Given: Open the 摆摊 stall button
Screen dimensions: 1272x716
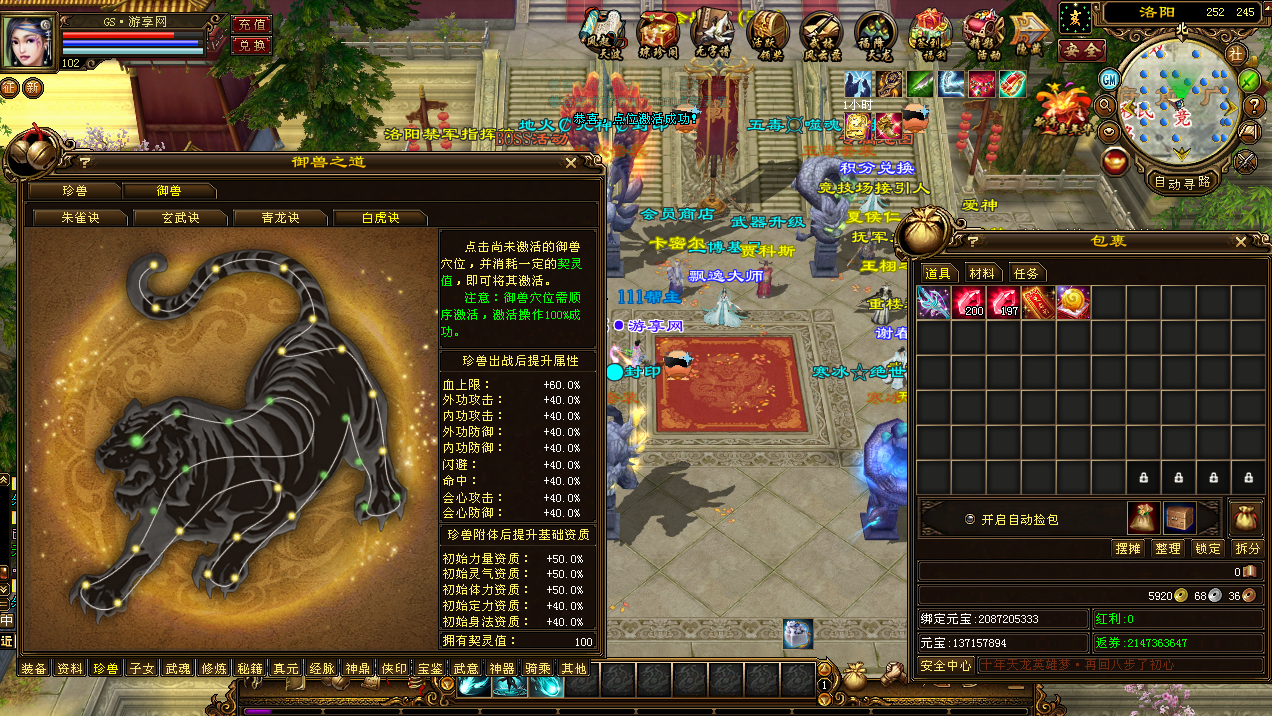Looking at the screenshot, I should coord(1128,548).
